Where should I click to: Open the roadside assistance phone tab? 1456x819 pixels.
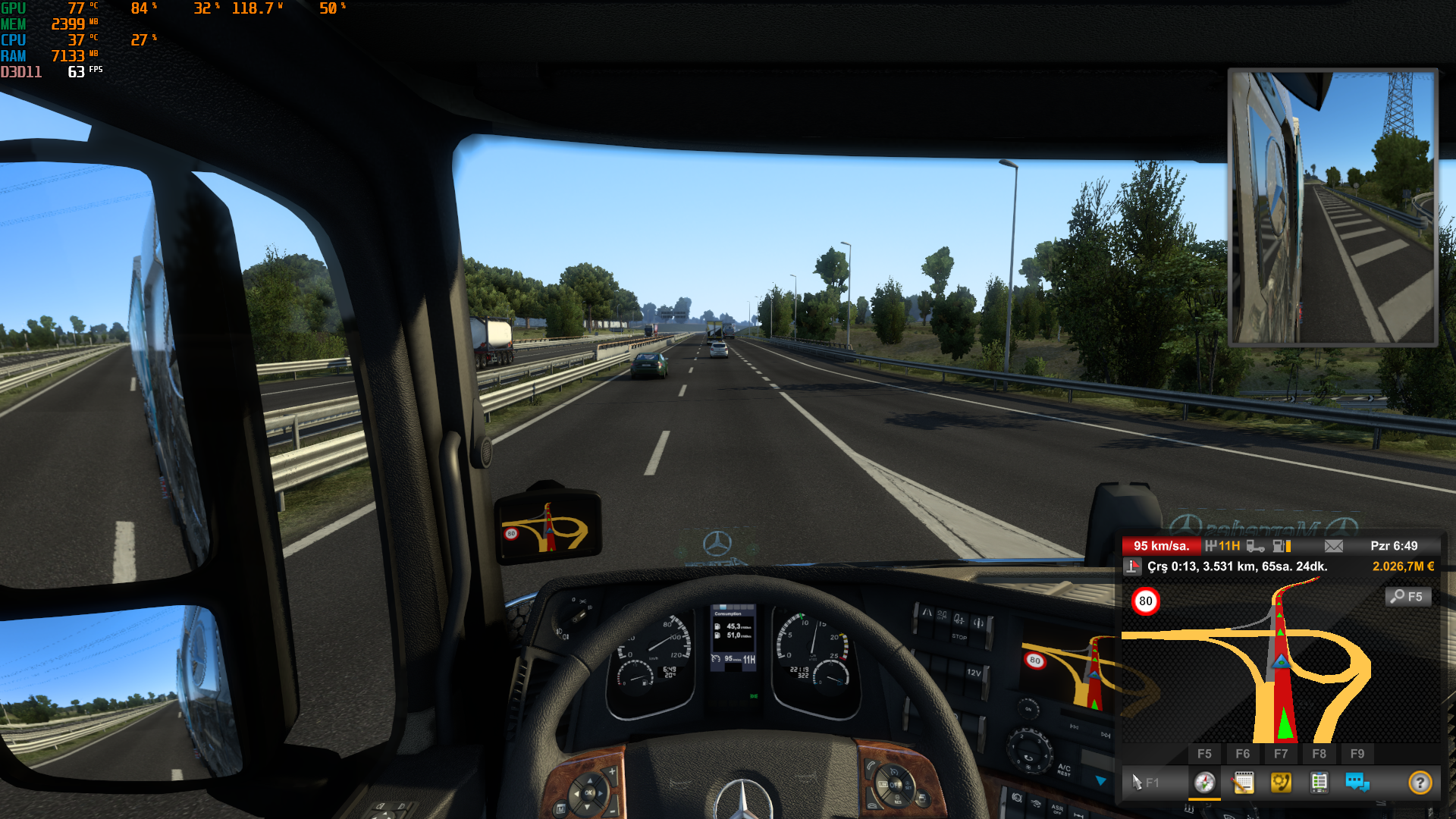point(1281,782)
